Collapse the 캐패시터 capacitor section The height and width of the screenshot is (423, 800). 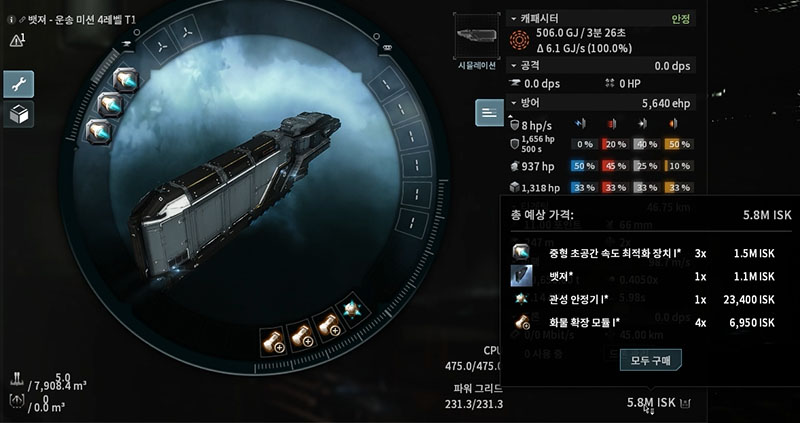click(514, 18)
